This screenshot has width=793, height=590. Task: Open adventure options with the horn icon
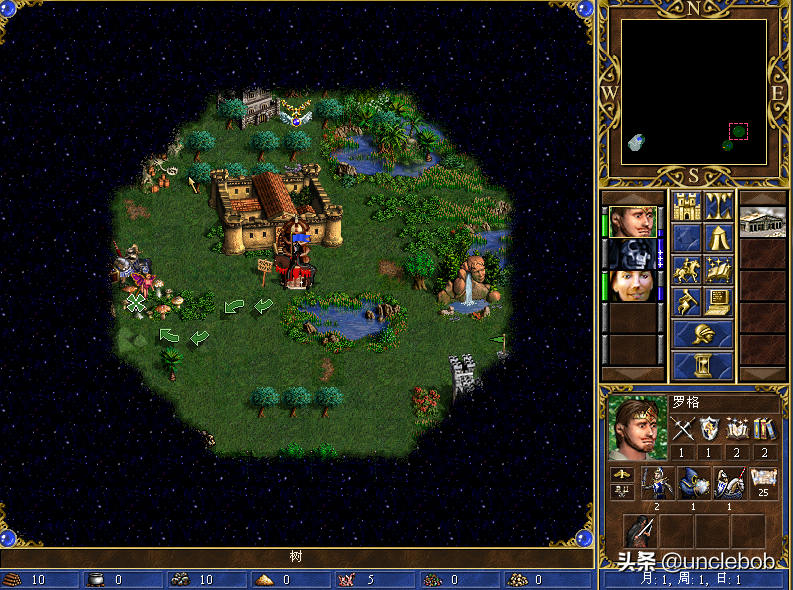[686, 301]
